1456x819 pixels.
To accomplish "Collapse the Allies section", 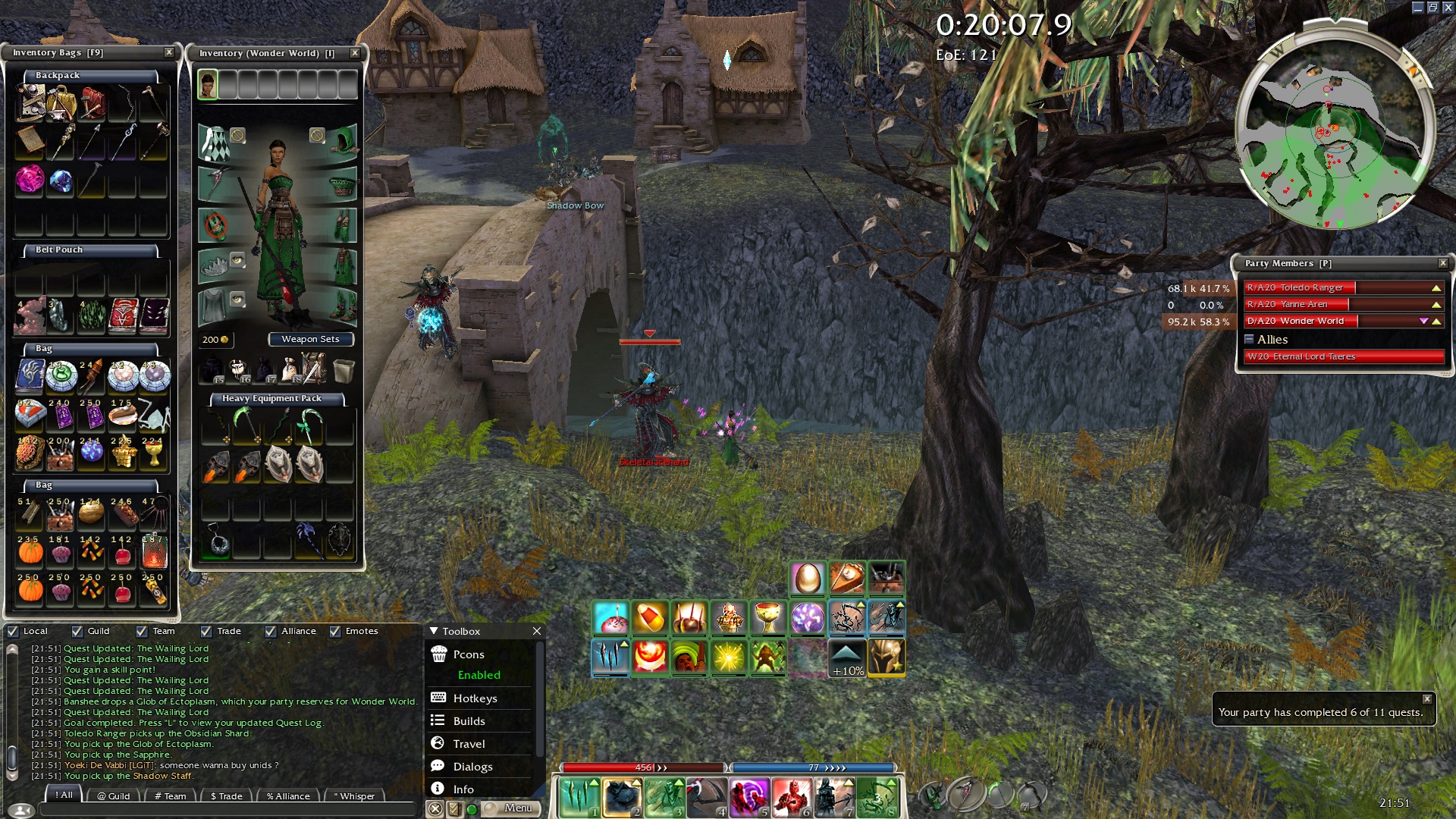I will pyautogui.click(x=1249, y=340).
